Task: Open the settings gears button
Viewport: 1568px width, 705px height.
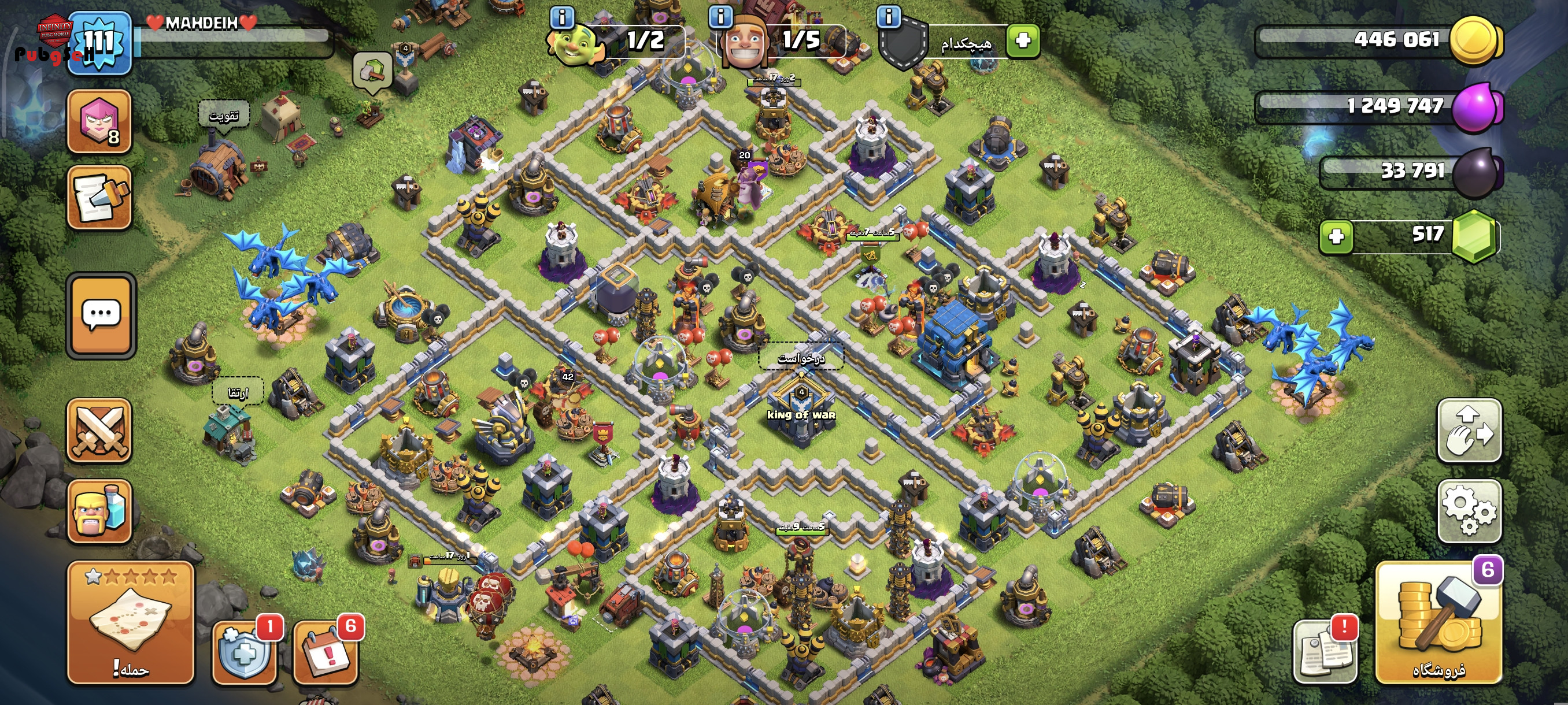Action: click(1469, 510)
